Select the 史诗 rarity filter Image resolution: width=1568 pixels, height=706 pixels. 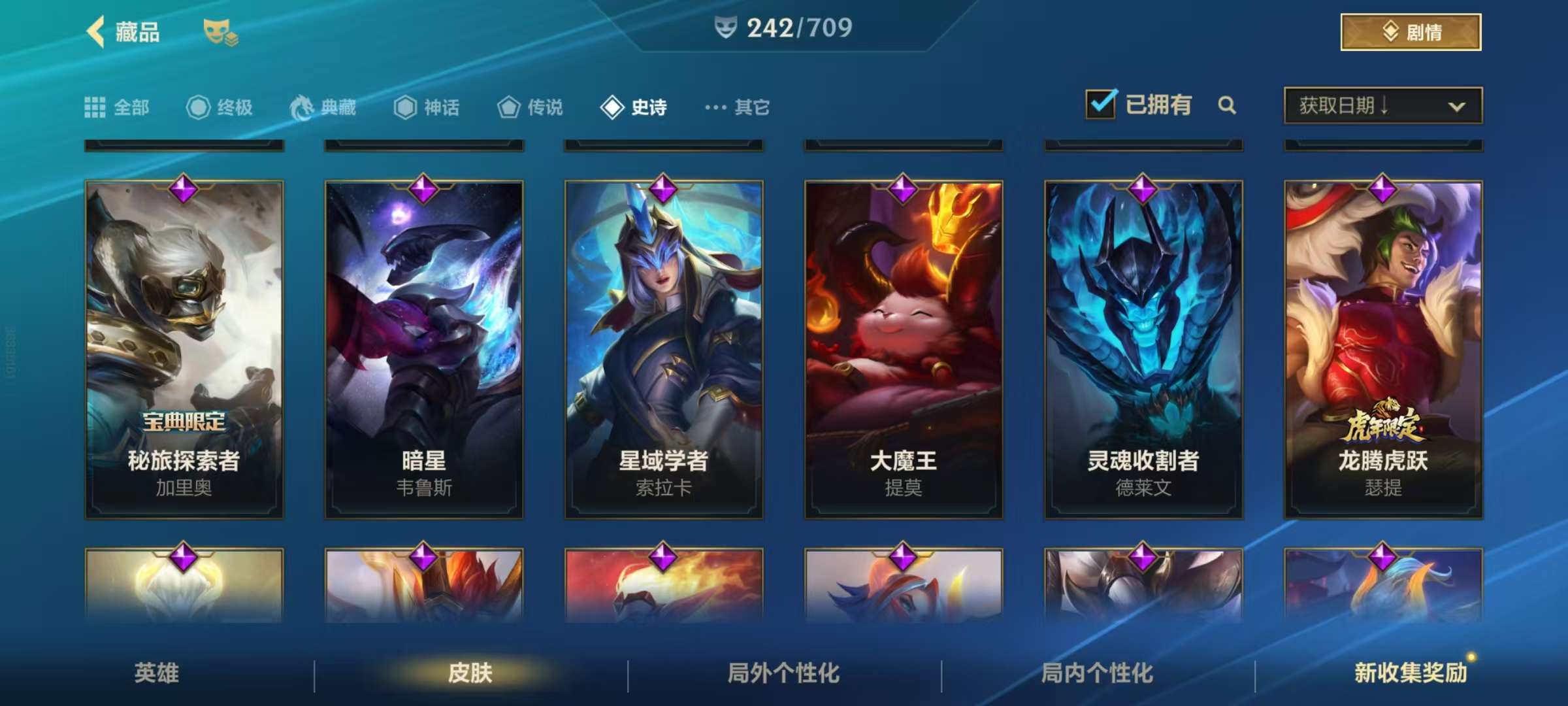(x=634, y=107)
